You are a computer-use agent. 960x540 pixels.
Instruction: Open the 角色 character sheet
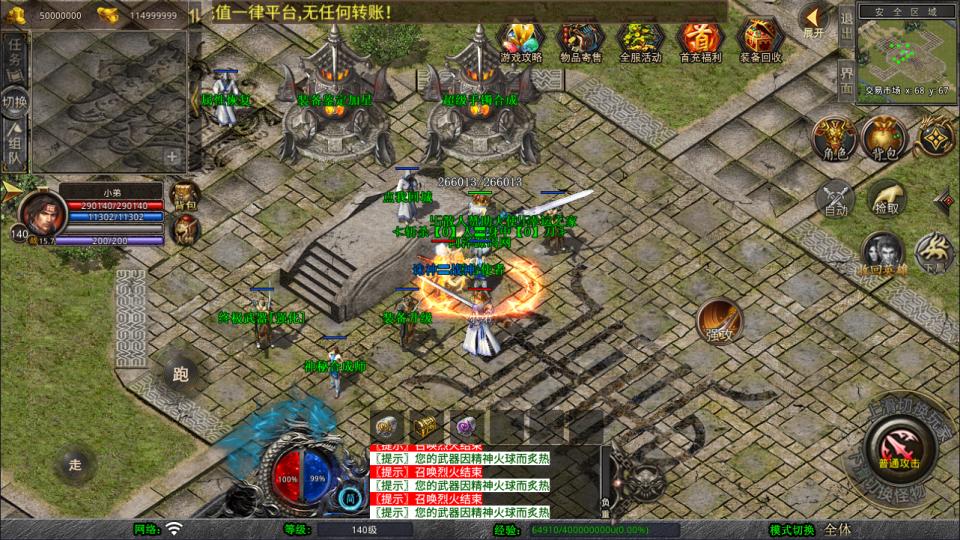coord(831,137)
